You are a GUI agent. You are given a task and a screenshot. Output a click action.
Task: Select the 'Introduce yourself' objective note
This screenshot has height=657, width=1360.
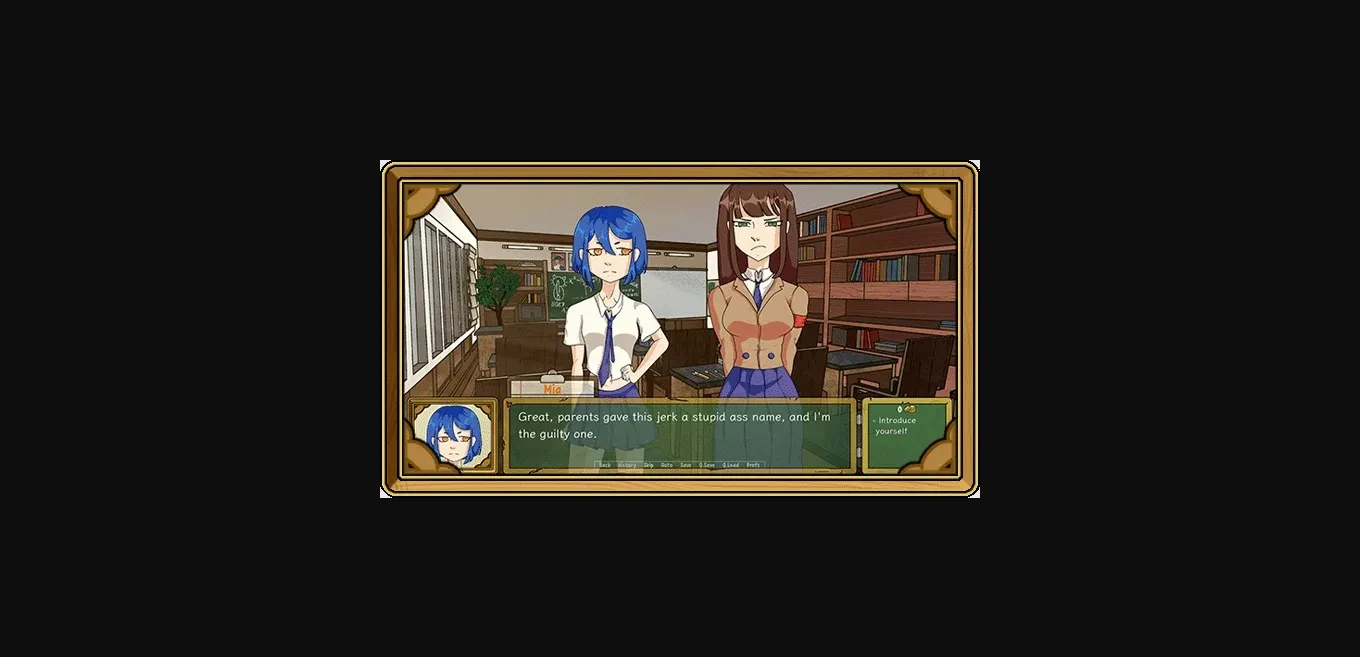[896, 426]
